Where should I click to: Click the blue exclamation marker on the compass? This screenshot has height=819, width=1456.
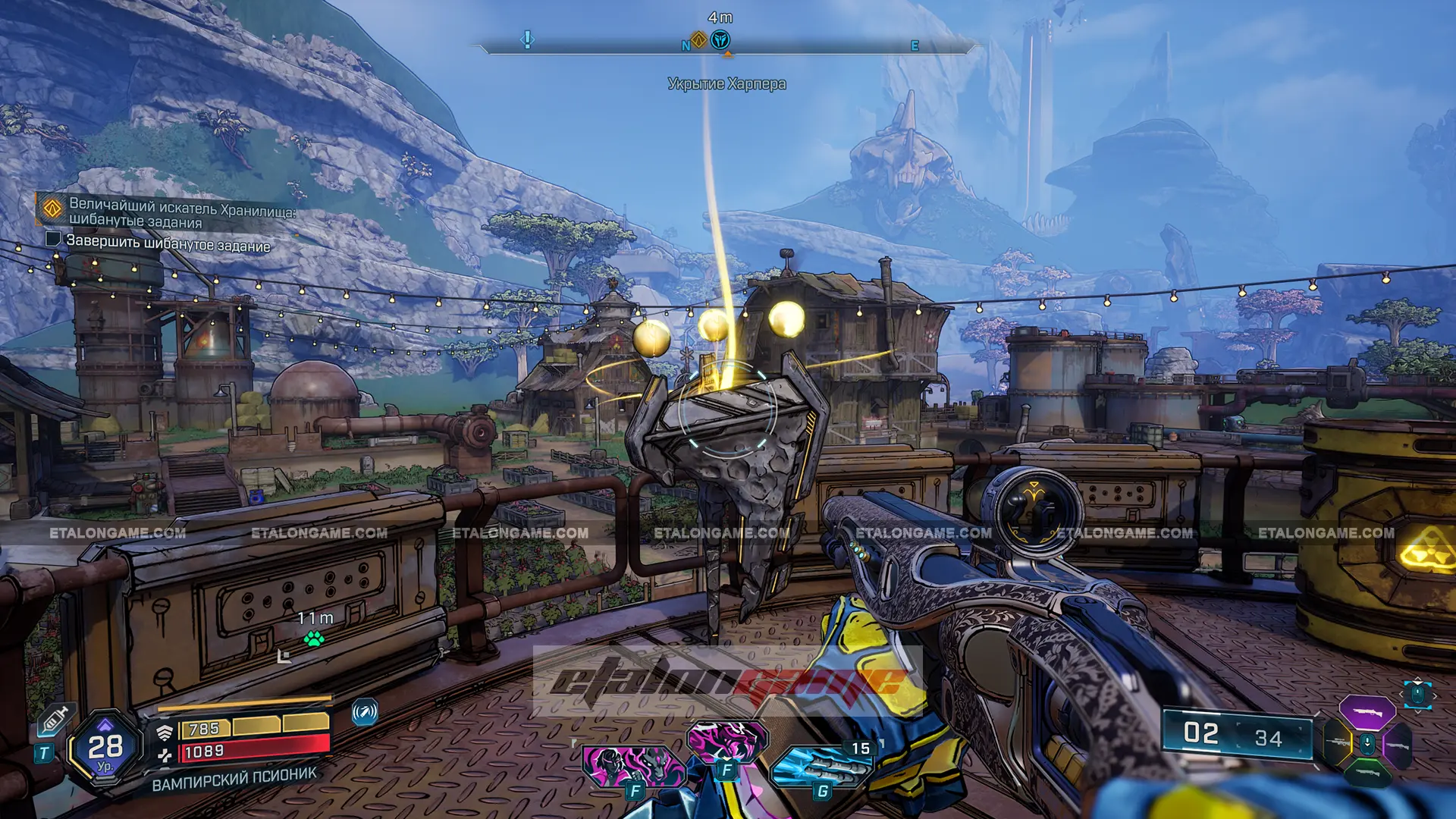click(528, 39)
